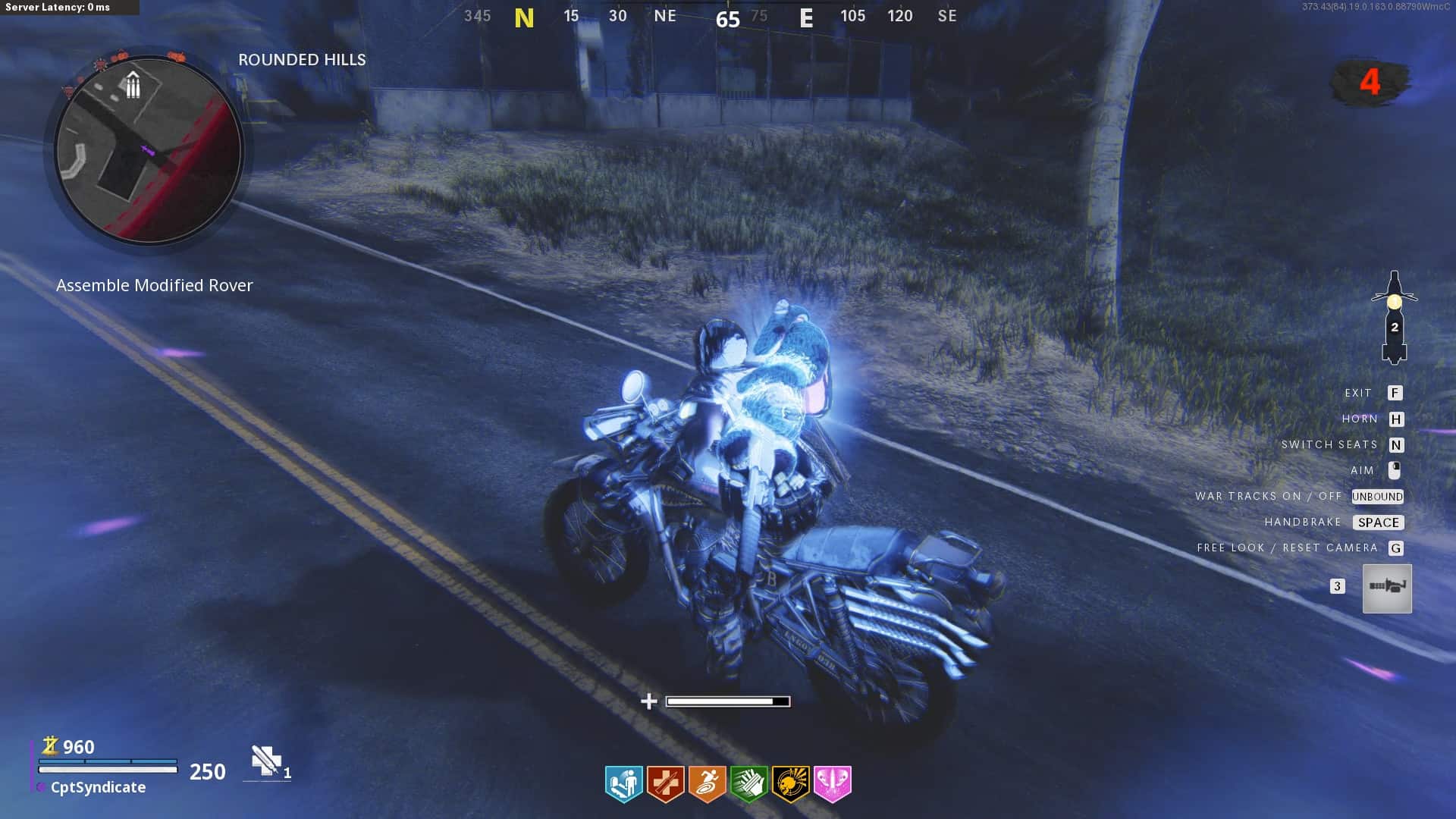1456x819 pixels.
Task: Click the Quick Revive perk icon
Action: [x=623, y=783]
